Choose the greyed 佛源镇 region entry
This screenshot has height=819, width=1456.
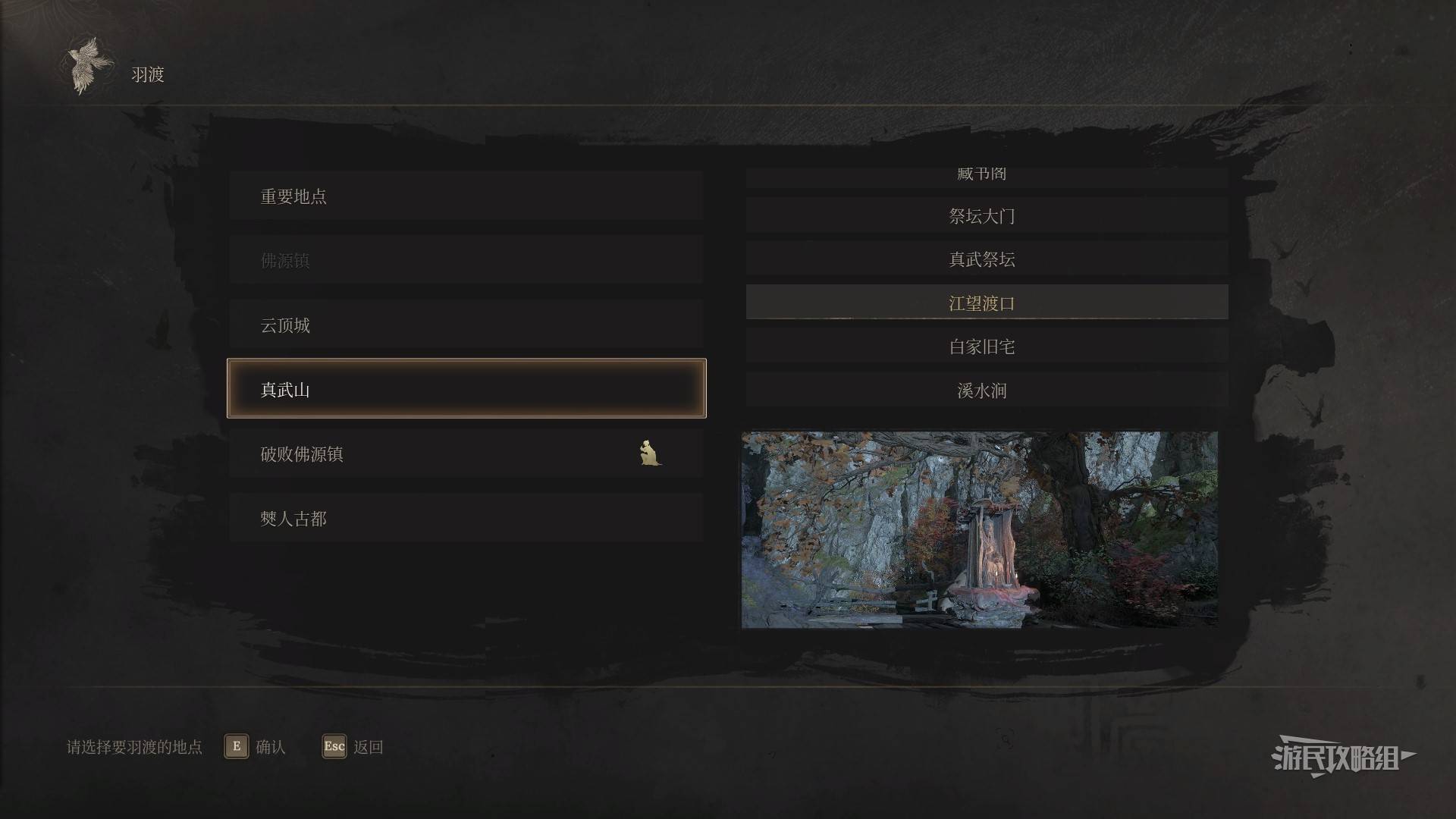pyautogui.click(x=466, y=261)
